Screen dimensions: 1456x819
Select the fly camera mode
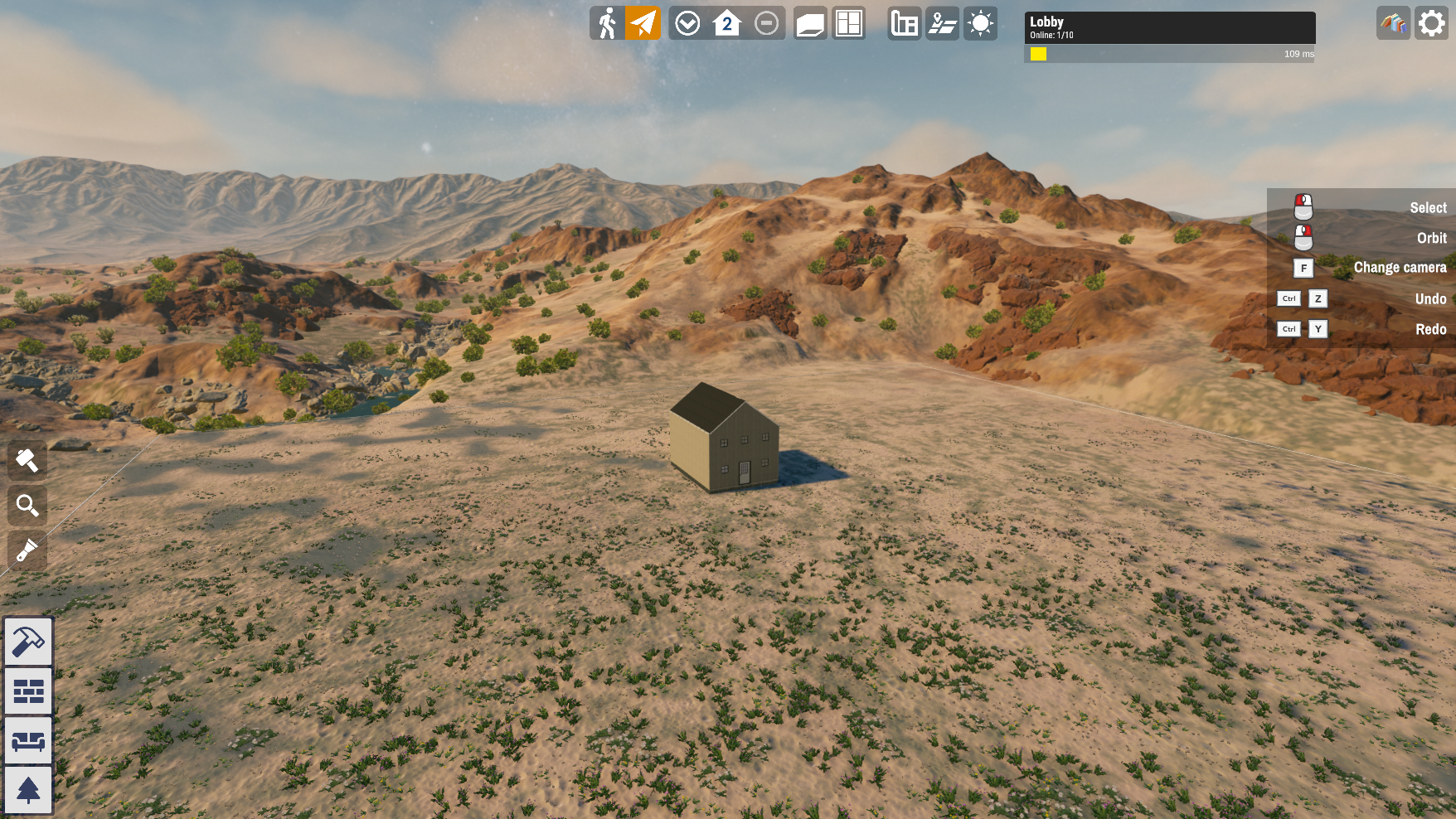[x=643, y=23]
